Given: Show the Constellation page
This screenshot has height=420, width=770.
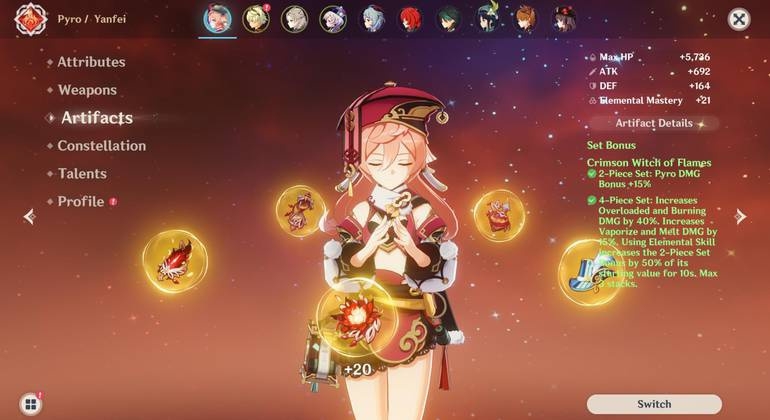Looking at the screenshot, I should (101, 146).
